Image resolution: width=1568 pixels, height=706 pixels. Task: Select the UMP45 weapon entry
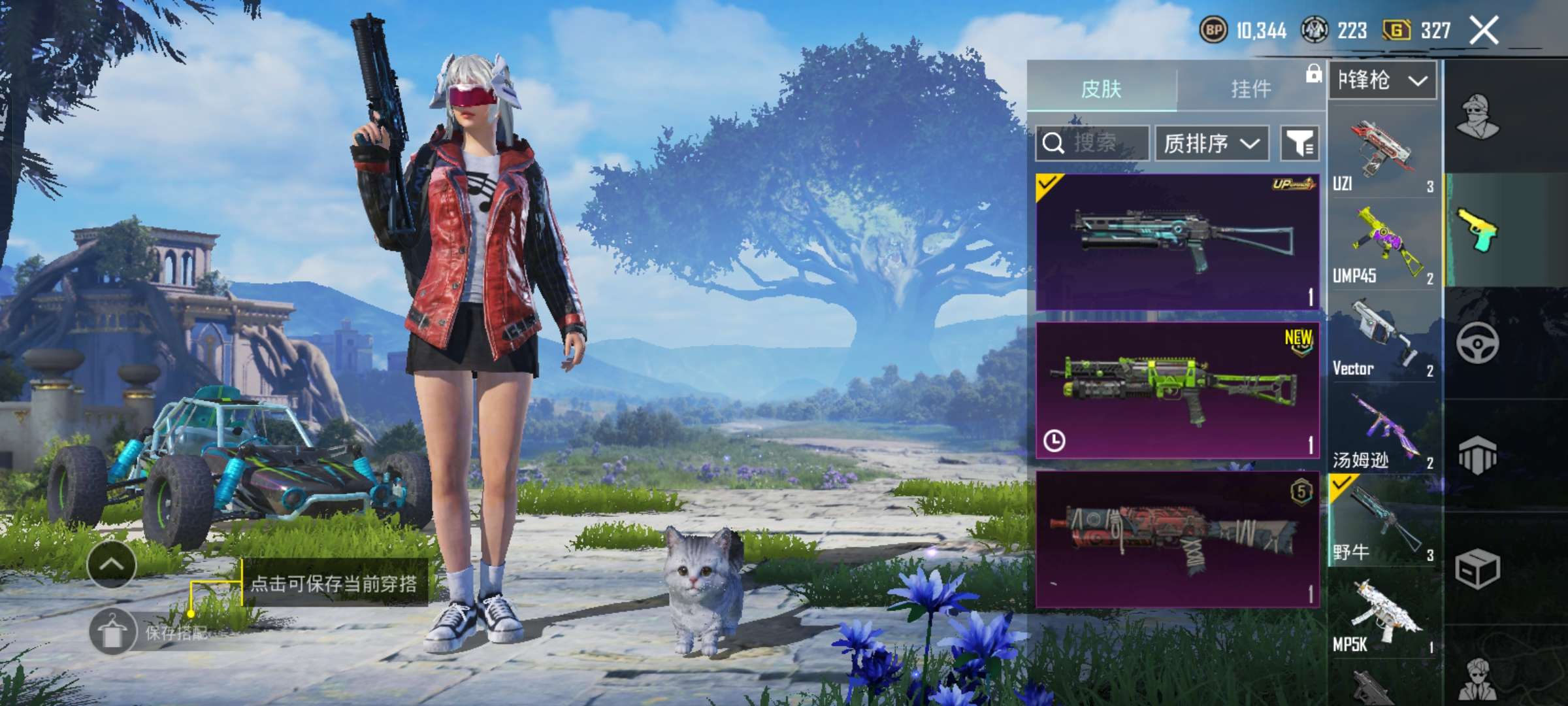1382,245
